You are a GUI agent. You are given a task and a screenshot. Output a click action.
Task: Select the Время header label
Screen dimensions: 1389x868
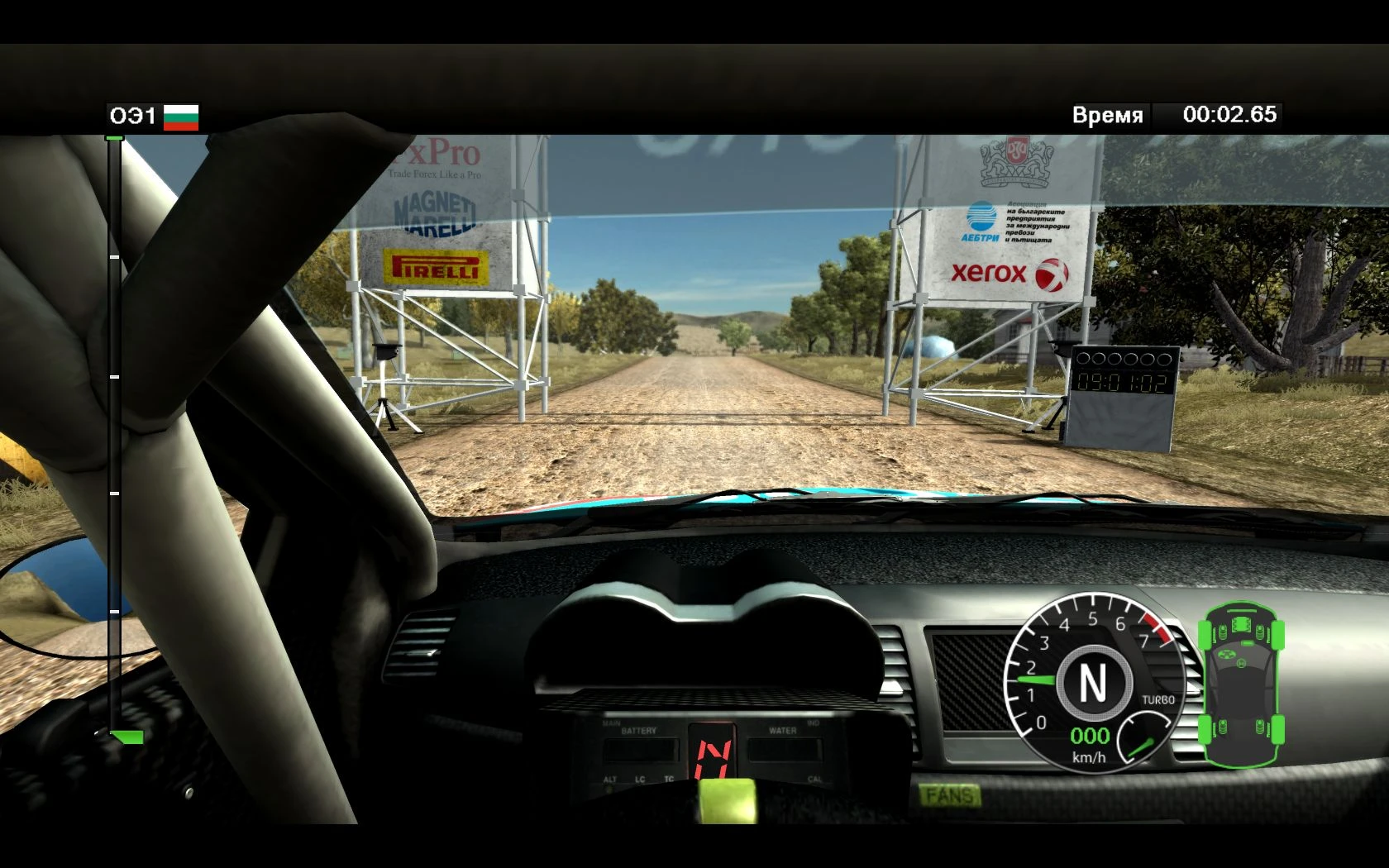[1108, 115]
